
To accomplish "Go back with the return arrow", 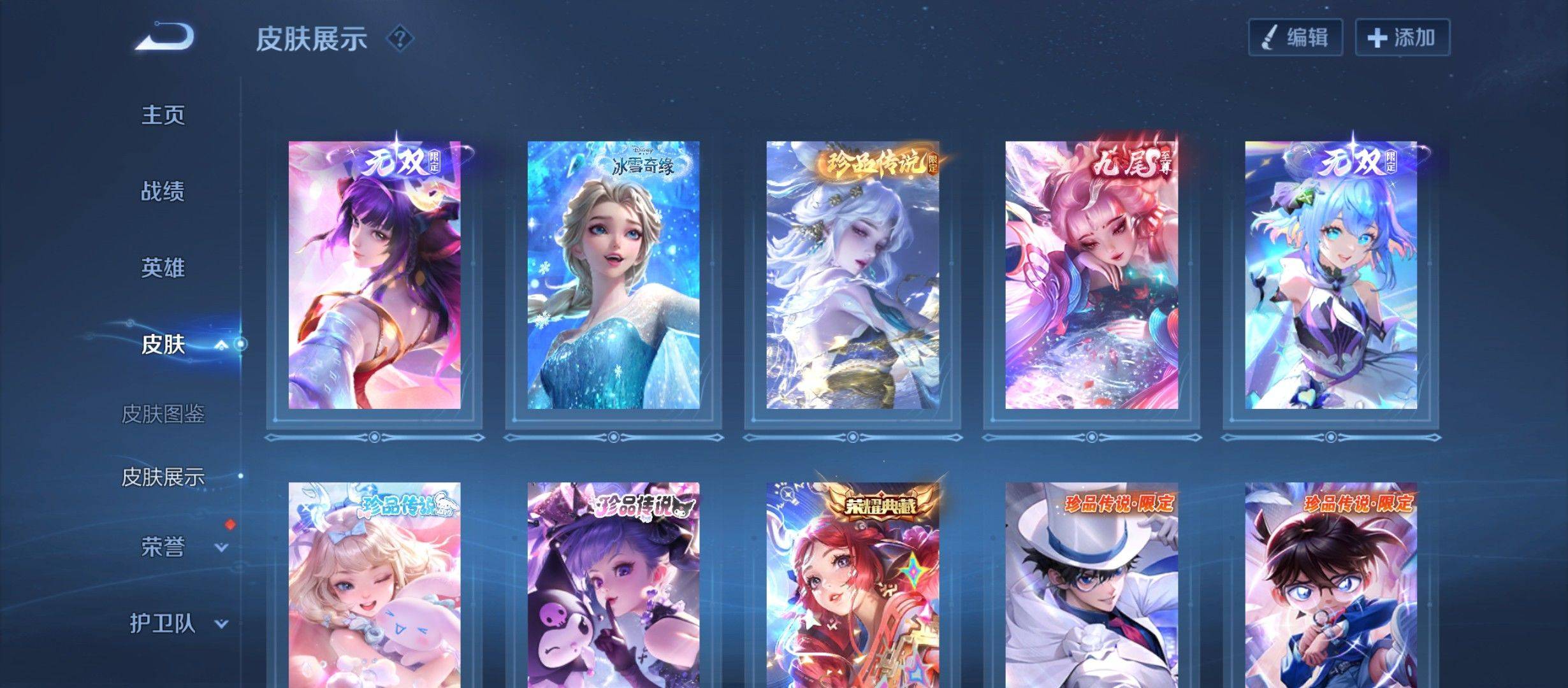I will 164,36.
